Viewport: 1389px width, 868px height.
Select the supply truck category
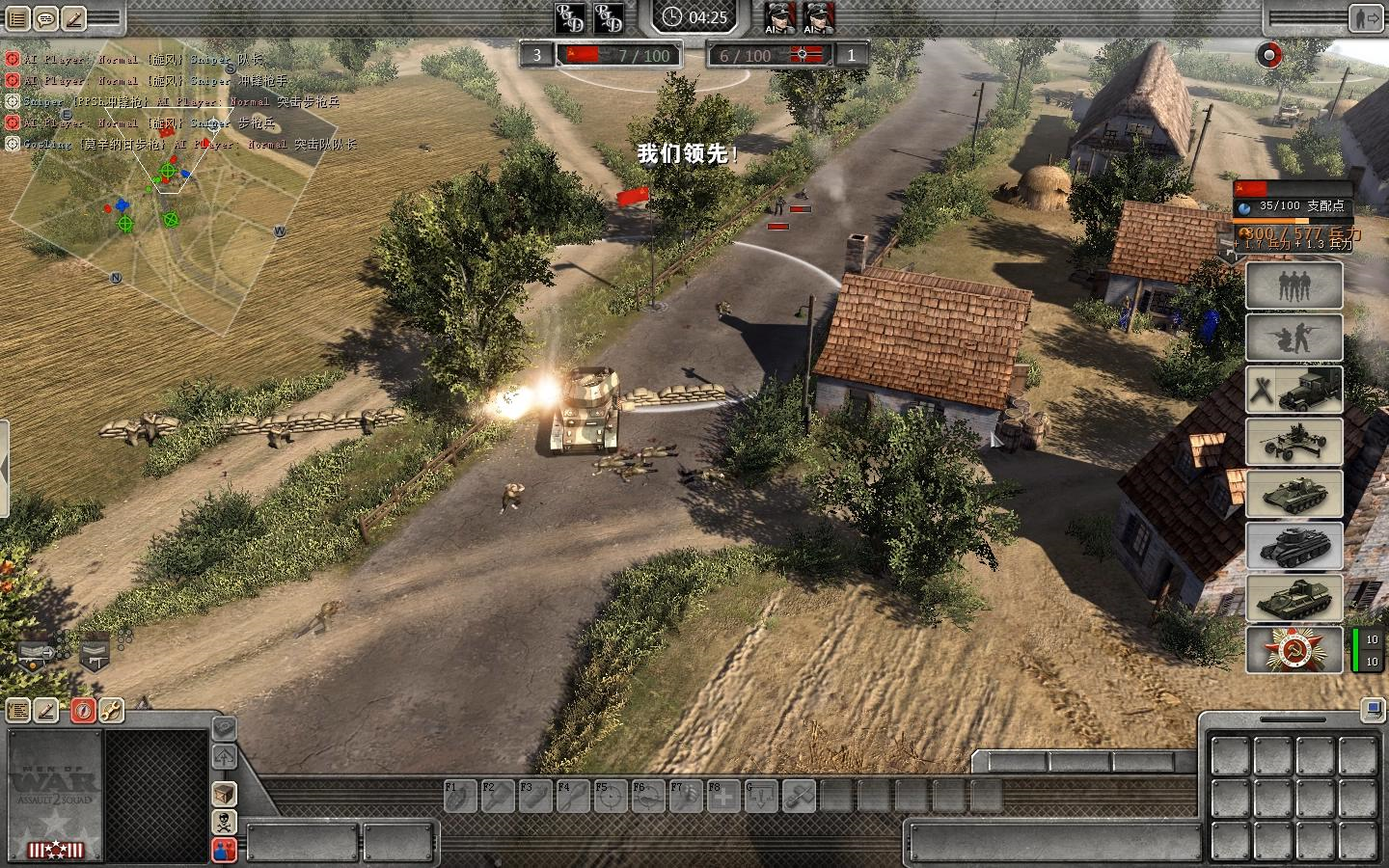[1294, 390]
